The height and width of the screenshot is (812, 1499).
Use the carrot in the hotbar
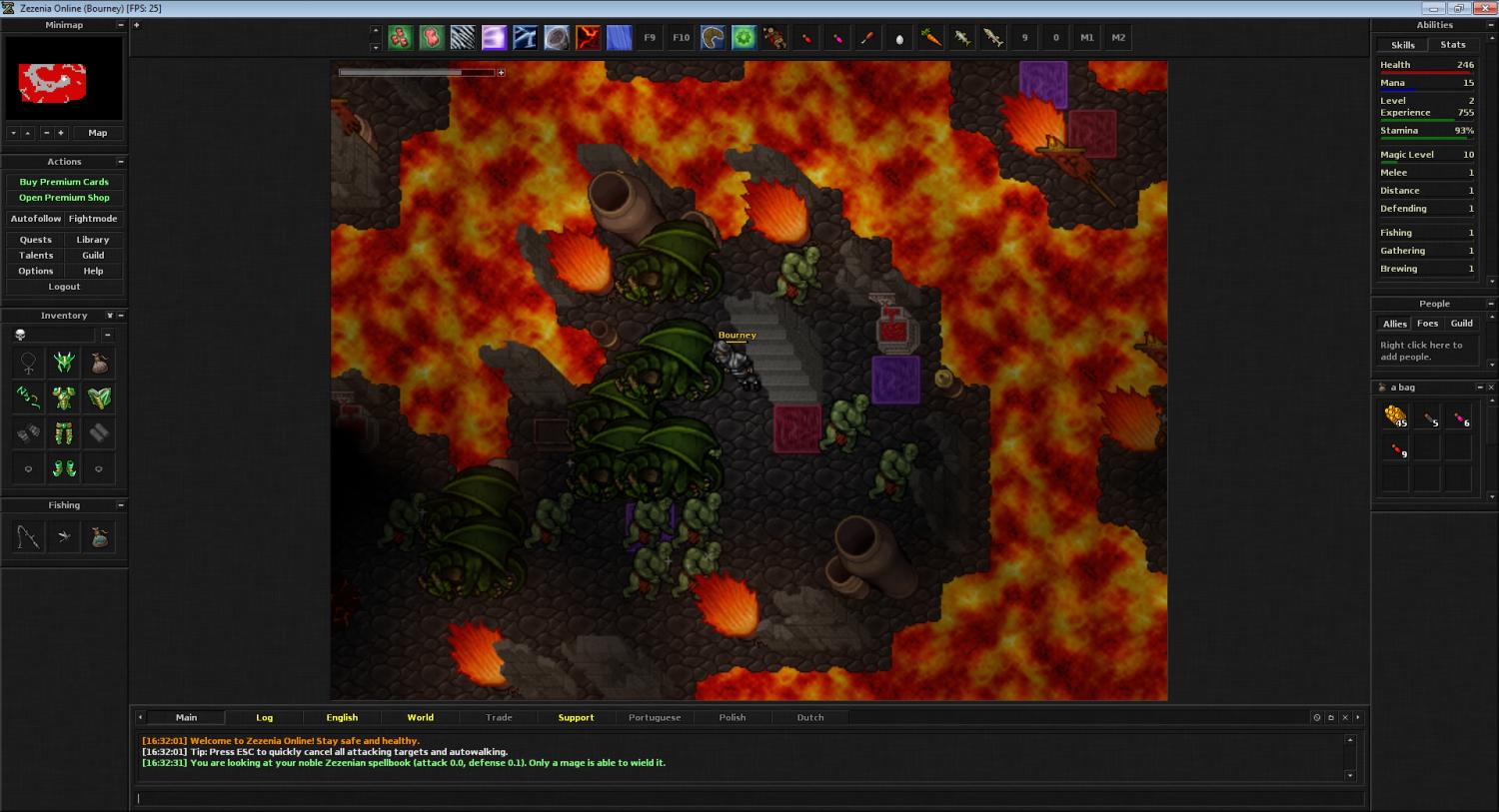pyautogui.click(x=930, y=38)
